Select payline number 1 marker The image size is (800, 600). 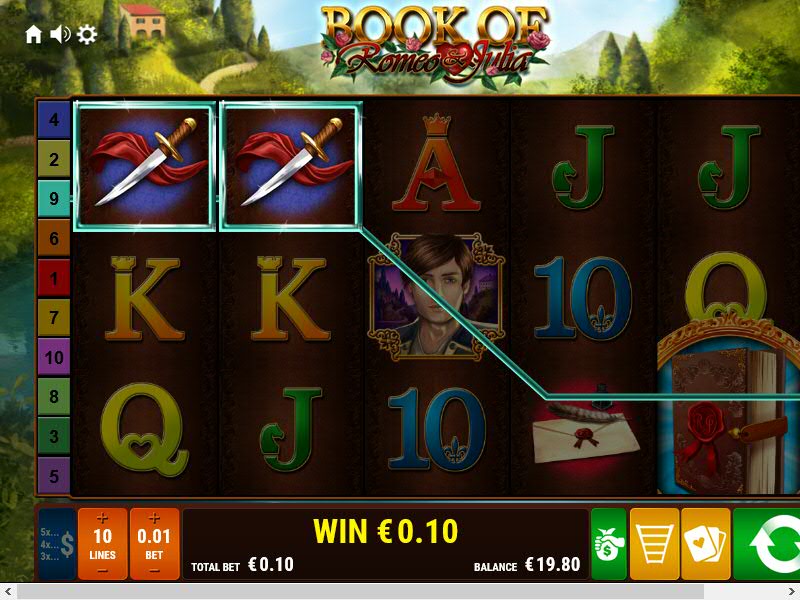pyautogui.click(x=54, y=278)
